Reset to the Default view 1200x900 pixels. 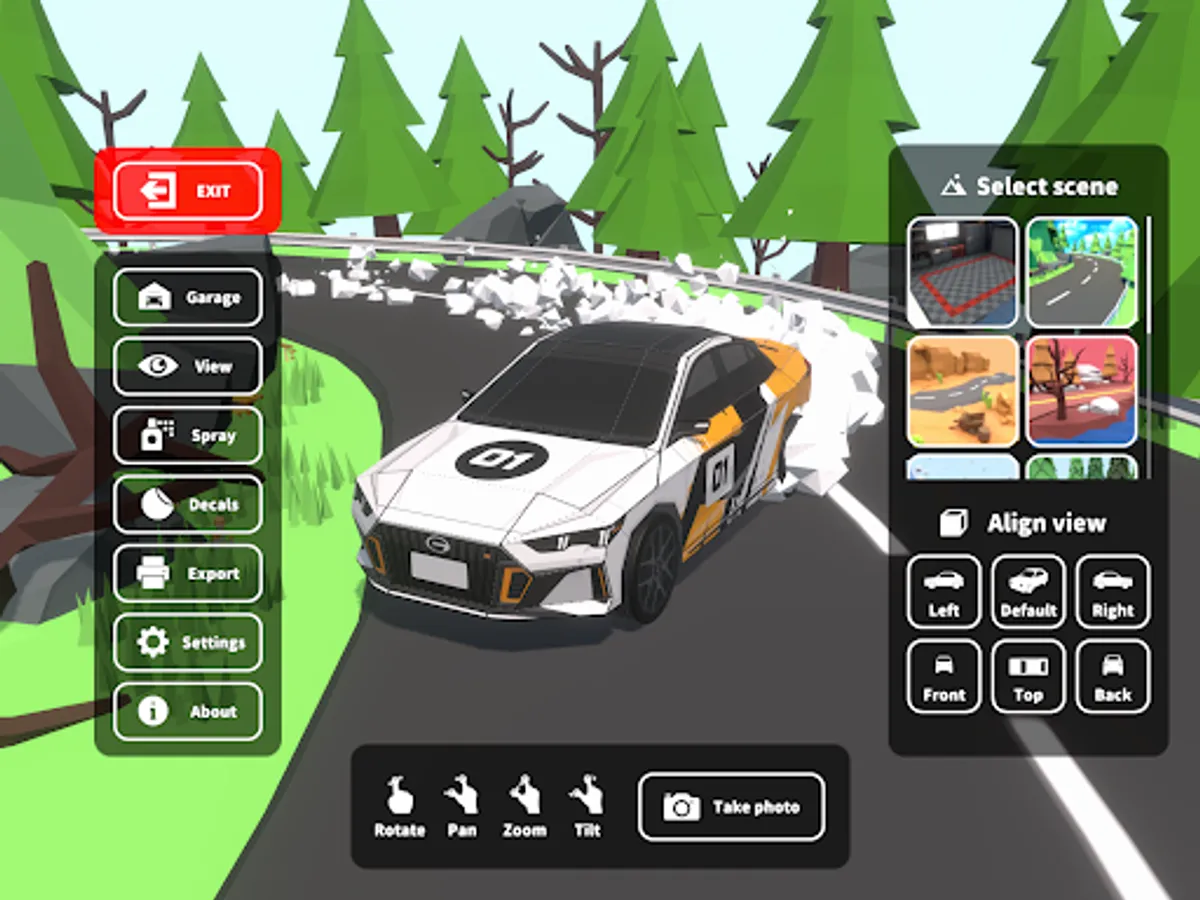1028,592
